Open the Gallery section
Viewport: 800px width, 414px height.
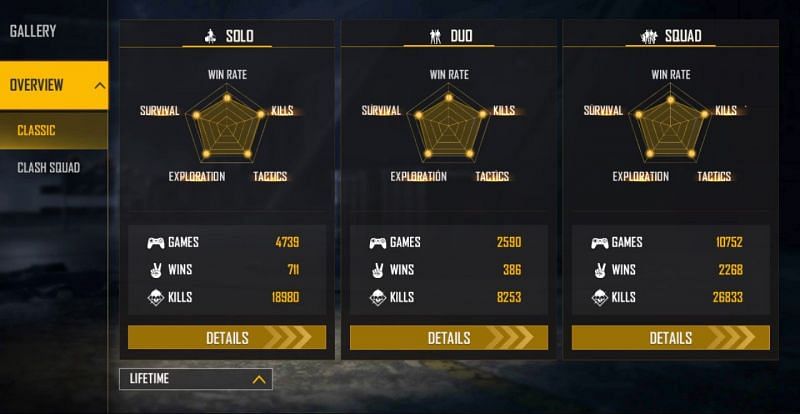(33, 31)
